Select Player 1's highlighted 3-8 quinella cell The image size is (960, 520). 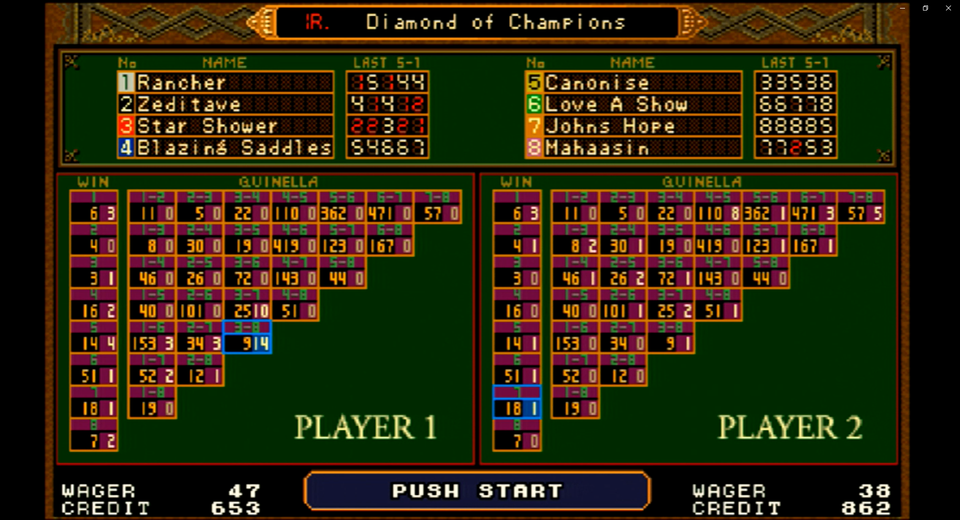point(247,343)
